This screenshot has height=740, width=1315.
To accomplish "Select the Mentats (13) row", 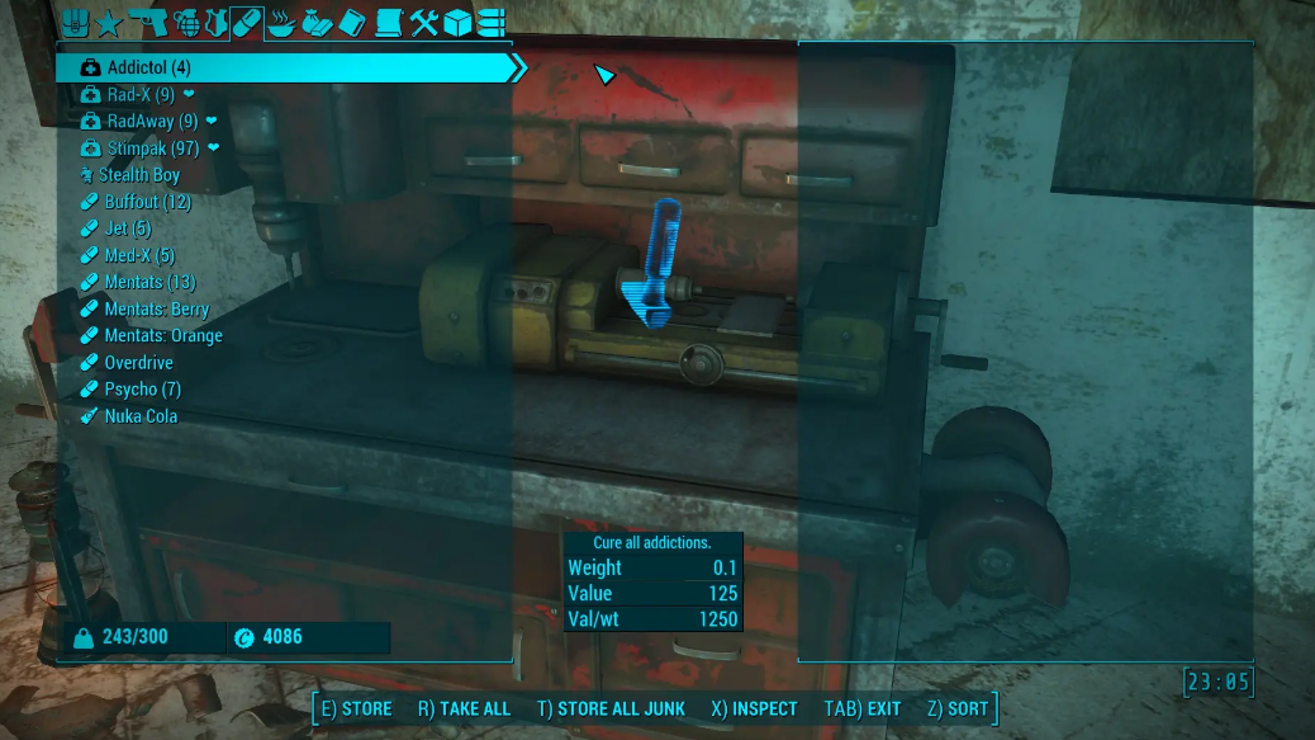I will (x=149, y=283).
